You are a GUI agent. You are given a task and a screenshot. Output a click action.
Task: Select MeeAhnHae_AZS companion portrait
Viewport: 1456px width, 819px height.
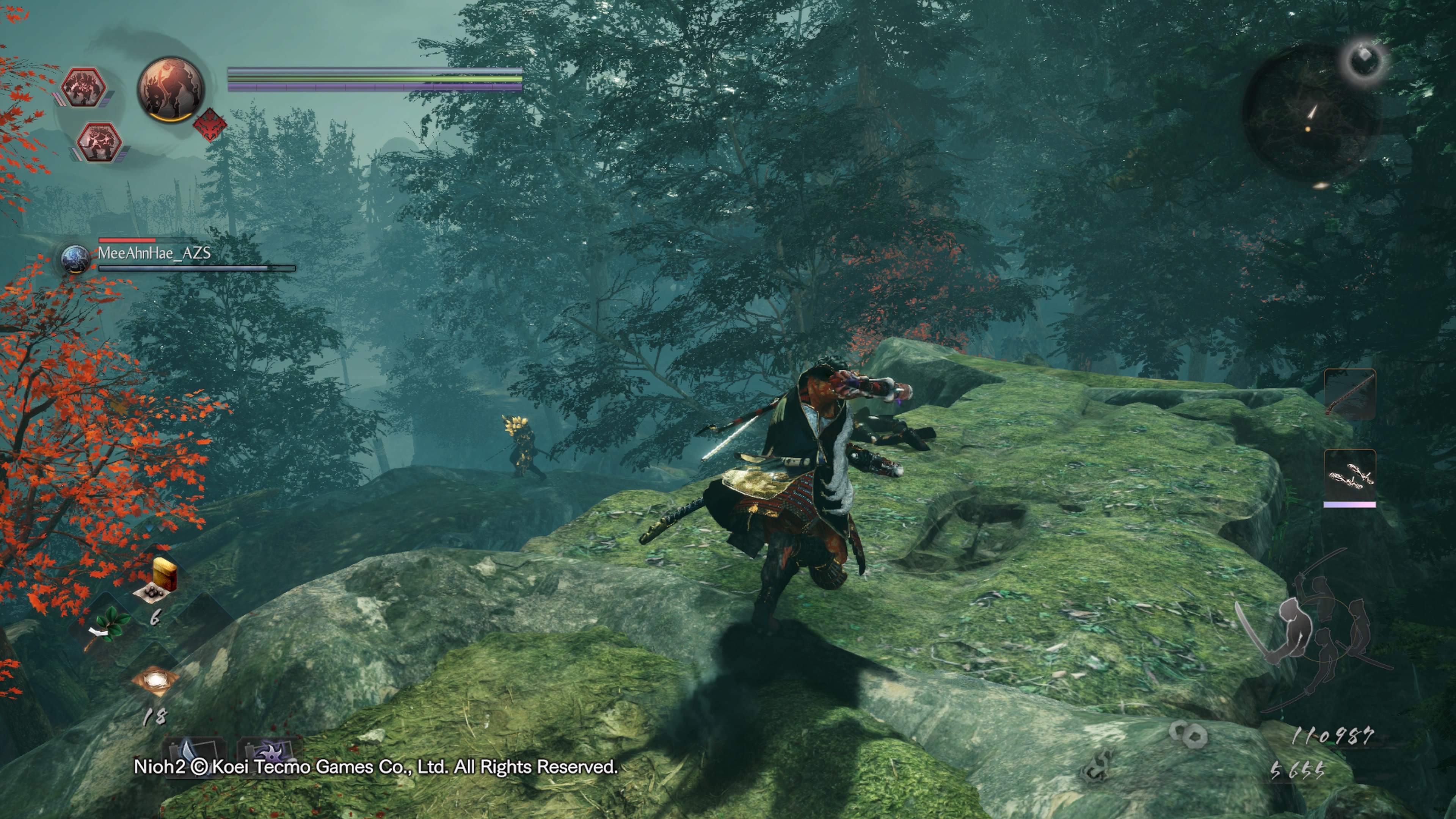pos(75,259)
